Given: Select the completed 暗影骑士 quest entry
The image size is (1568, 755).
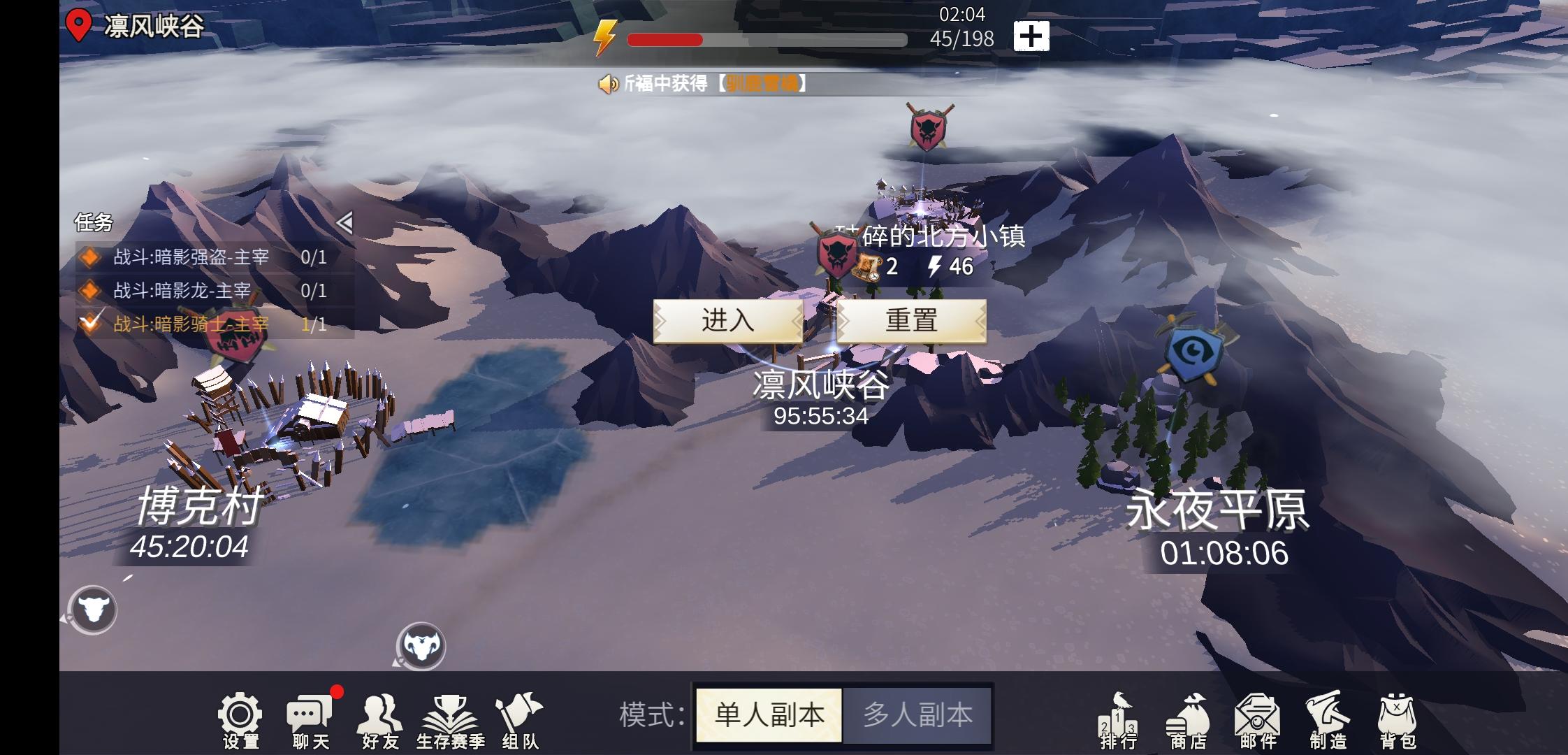Looking at the screenshot, I should (189, 324).
